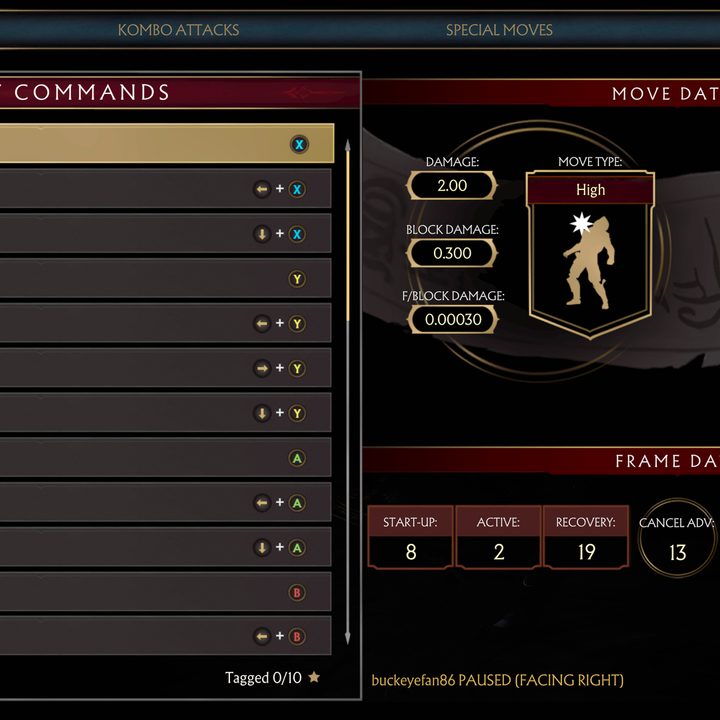Open the Special Moves tab
The width and height of the screenshot is (720, 720).
click(499, 29)
